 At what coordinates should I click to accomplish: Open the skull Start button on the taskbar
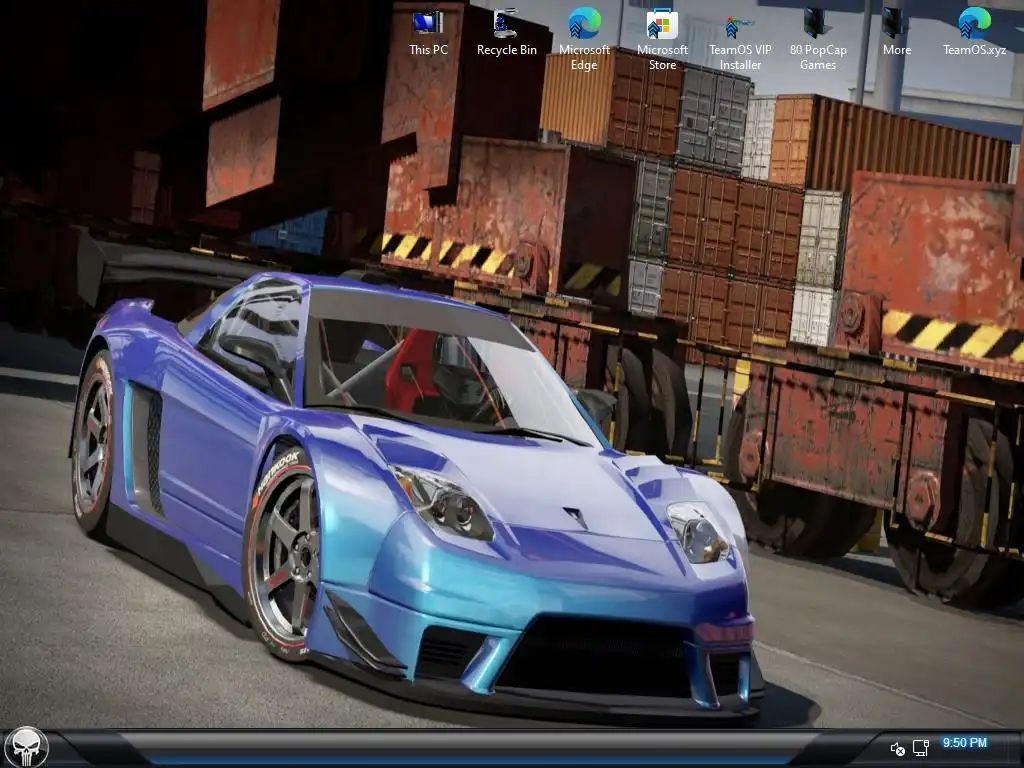tap(25, 747)
